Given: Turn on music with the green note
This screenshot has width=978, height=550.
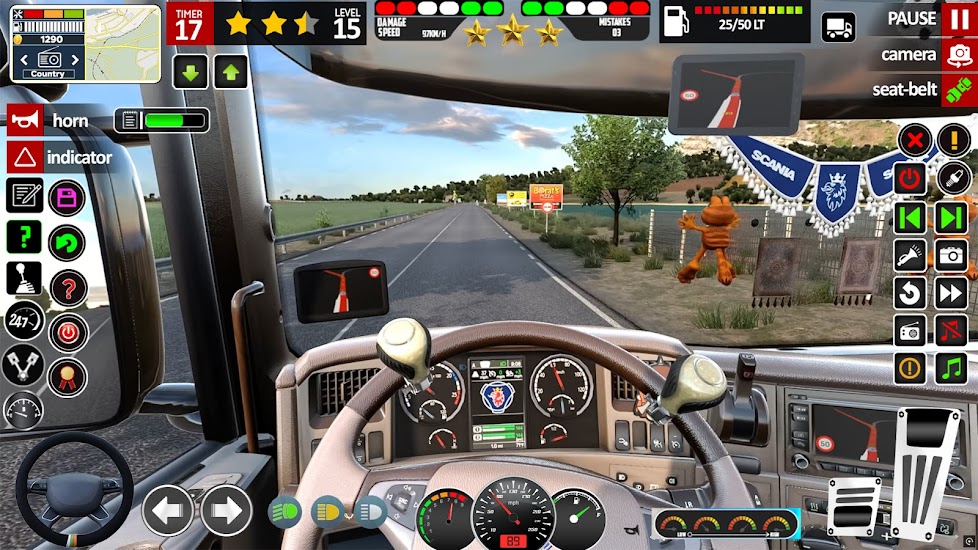Looking at the screenshot, I should pos(951,368).
